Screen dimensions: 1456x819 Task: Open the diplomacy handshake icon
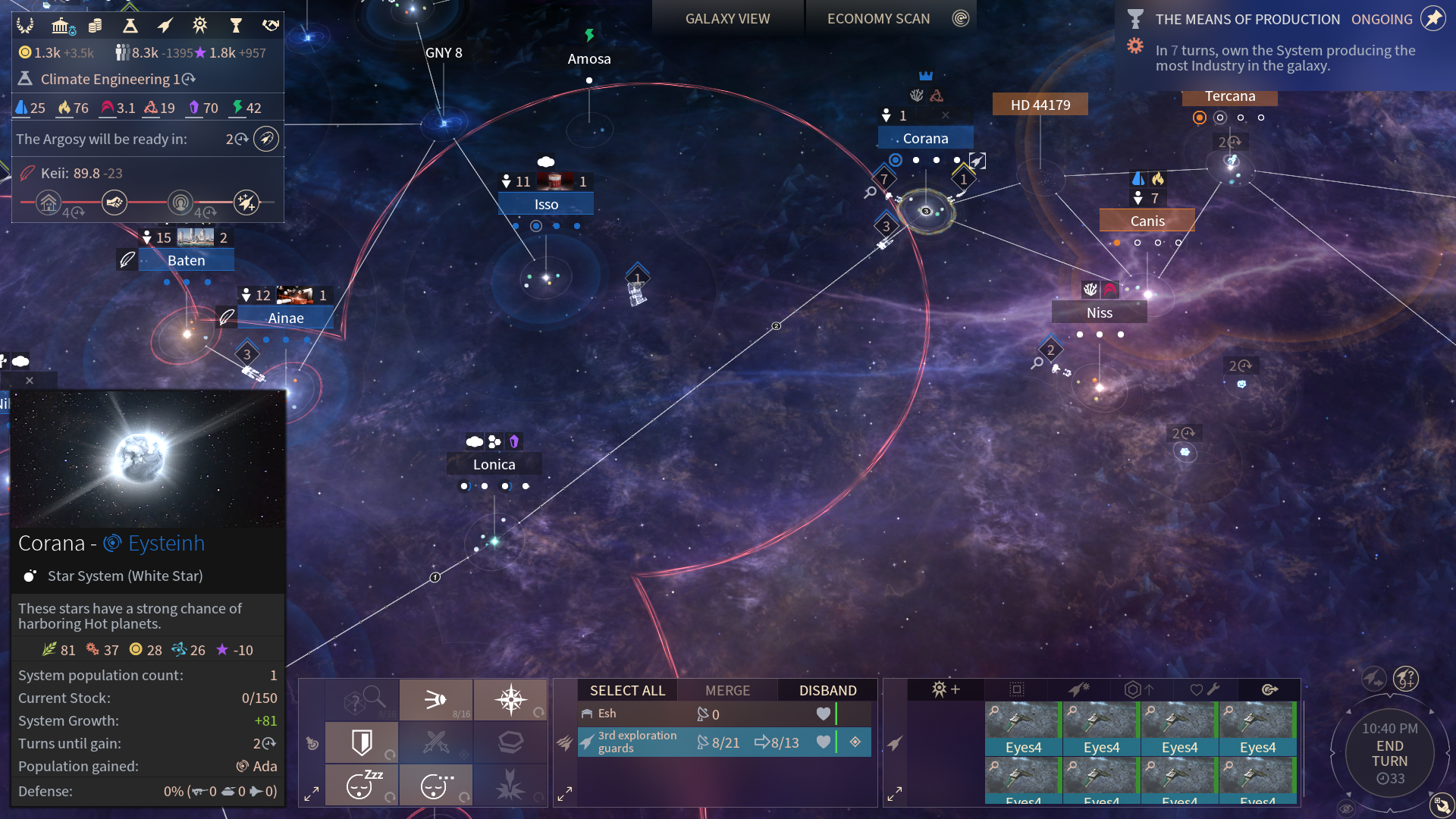270,26
